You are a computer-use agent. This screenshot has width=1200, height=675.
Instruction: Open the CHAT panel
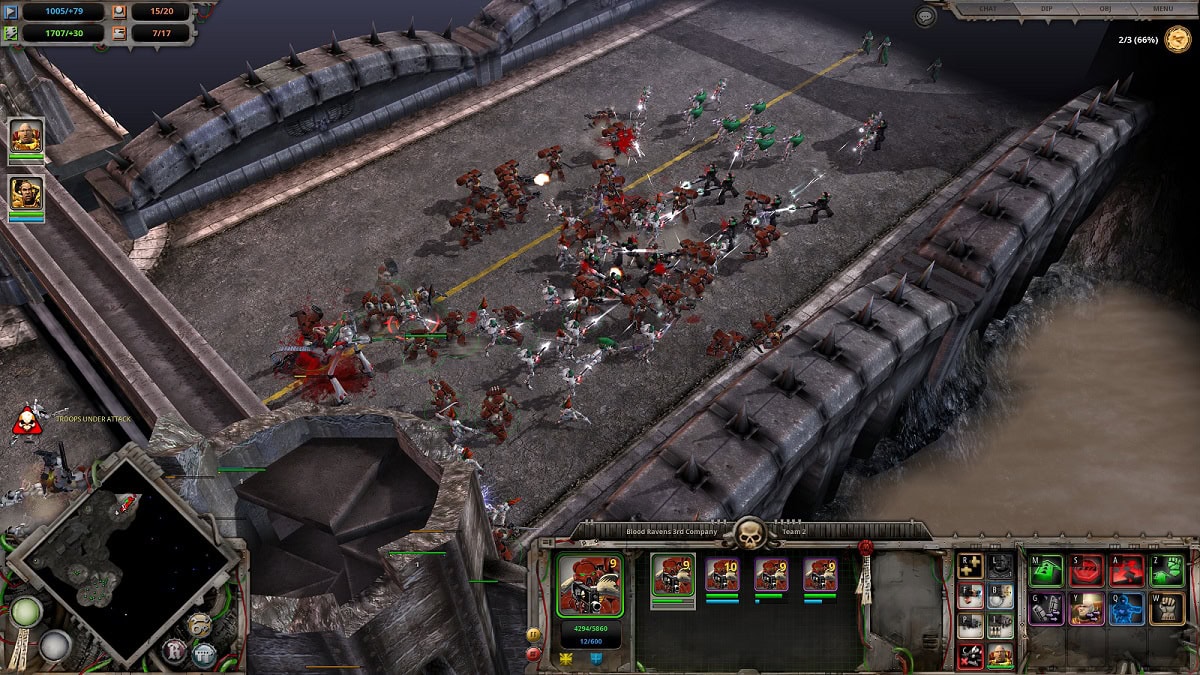pos(988,9)
